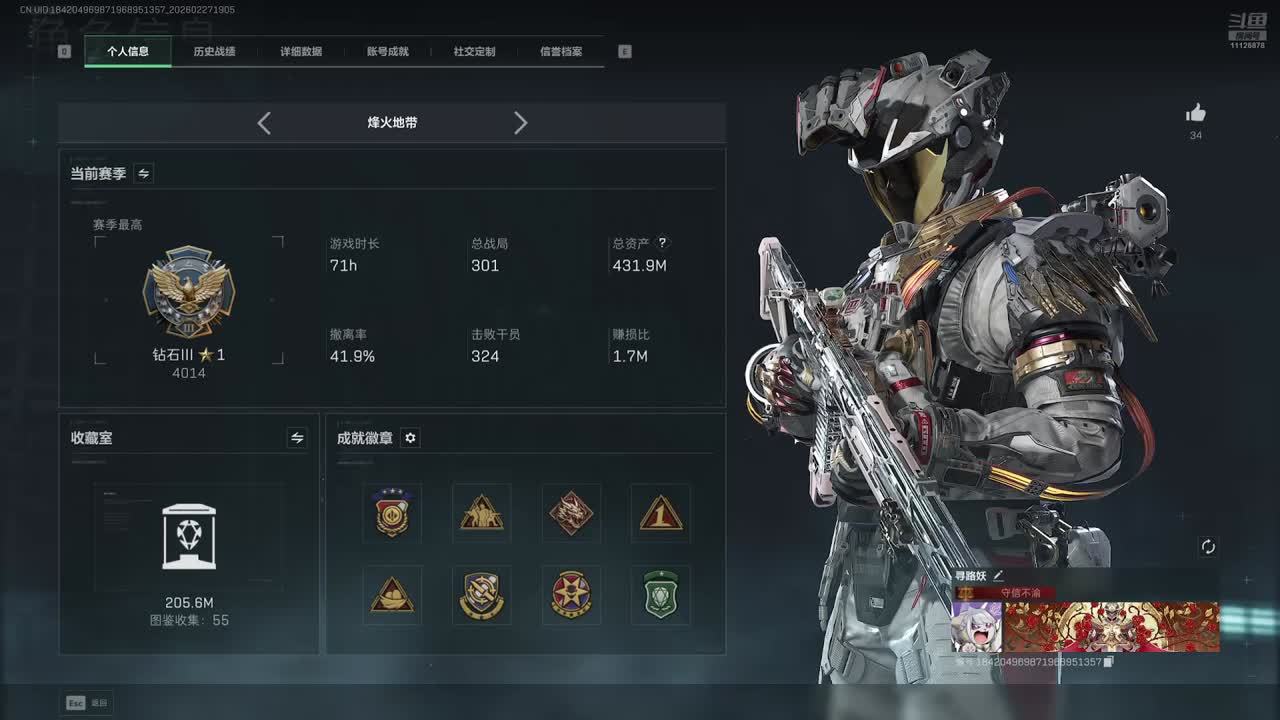Show the 信誉档案 tab
The image size is (1280, 720).
(561, 51)
